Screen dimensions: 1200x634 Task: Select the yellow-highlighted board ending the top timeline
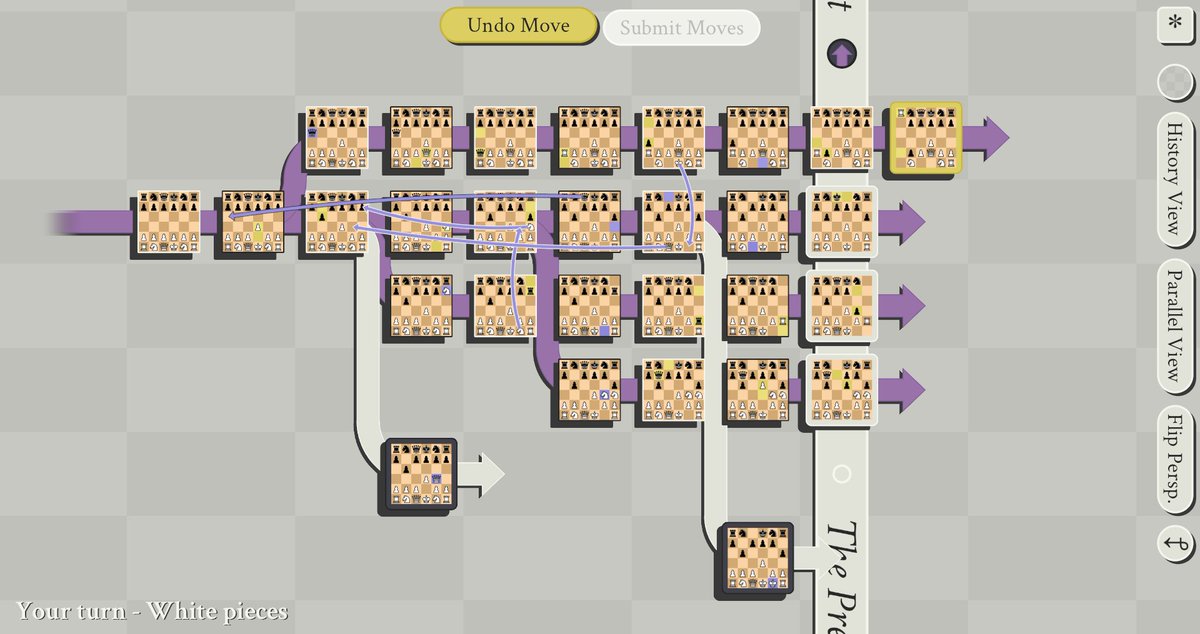click(x=927, y=137)
